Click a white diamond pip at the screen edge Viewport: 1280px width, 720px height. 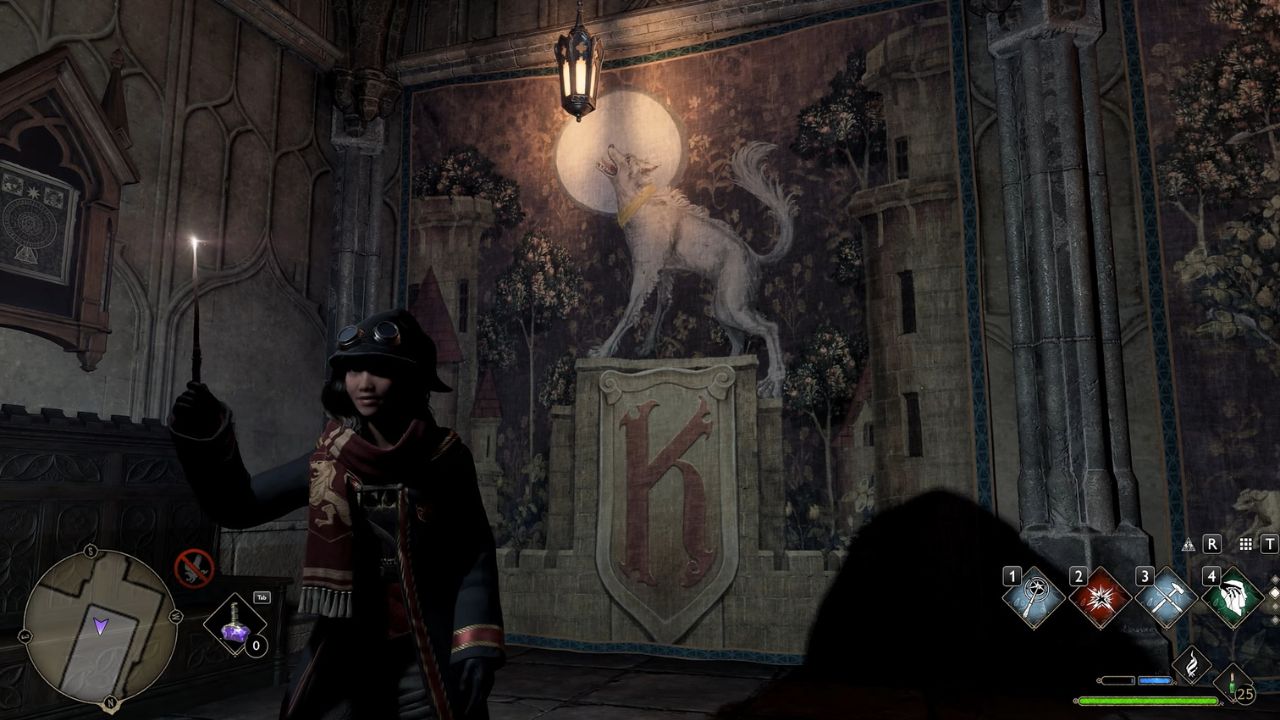tap(1273, 591)
